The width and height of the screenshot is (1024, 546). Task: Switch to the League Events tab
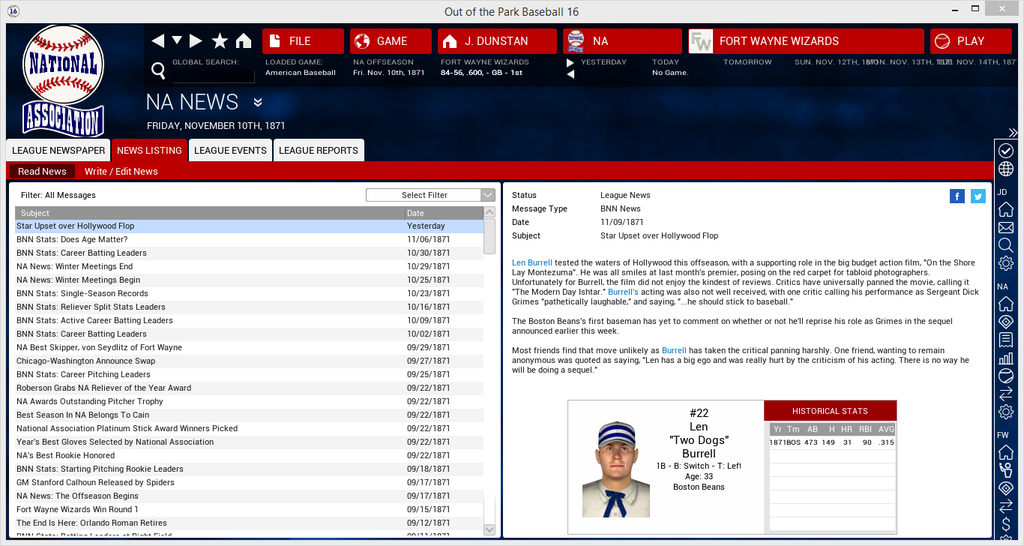[230, 151]
